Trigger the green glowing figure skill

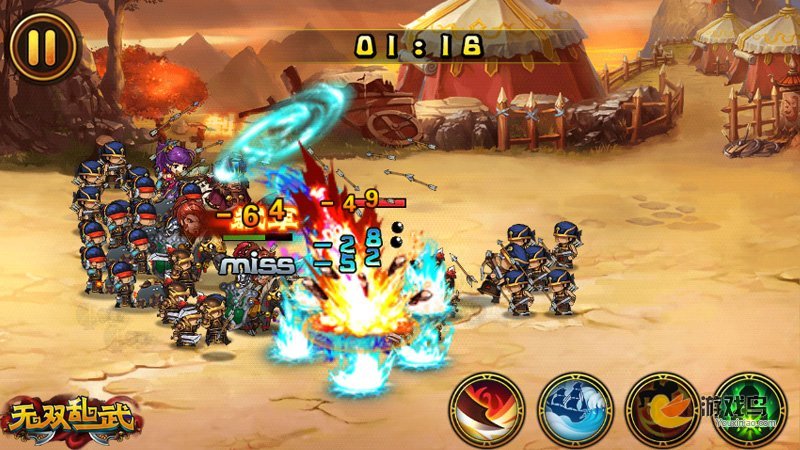tap(749, 409)
